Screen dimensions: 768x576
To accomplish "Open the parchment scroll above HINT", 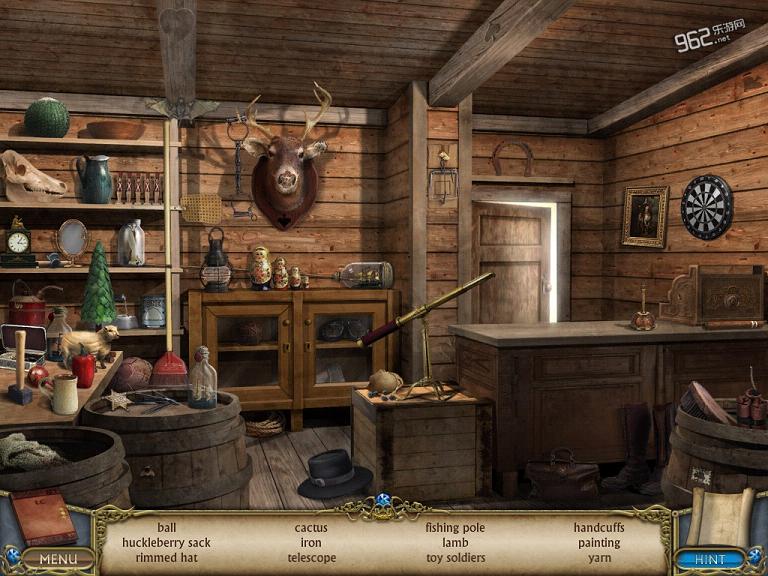I will point(716,512).
